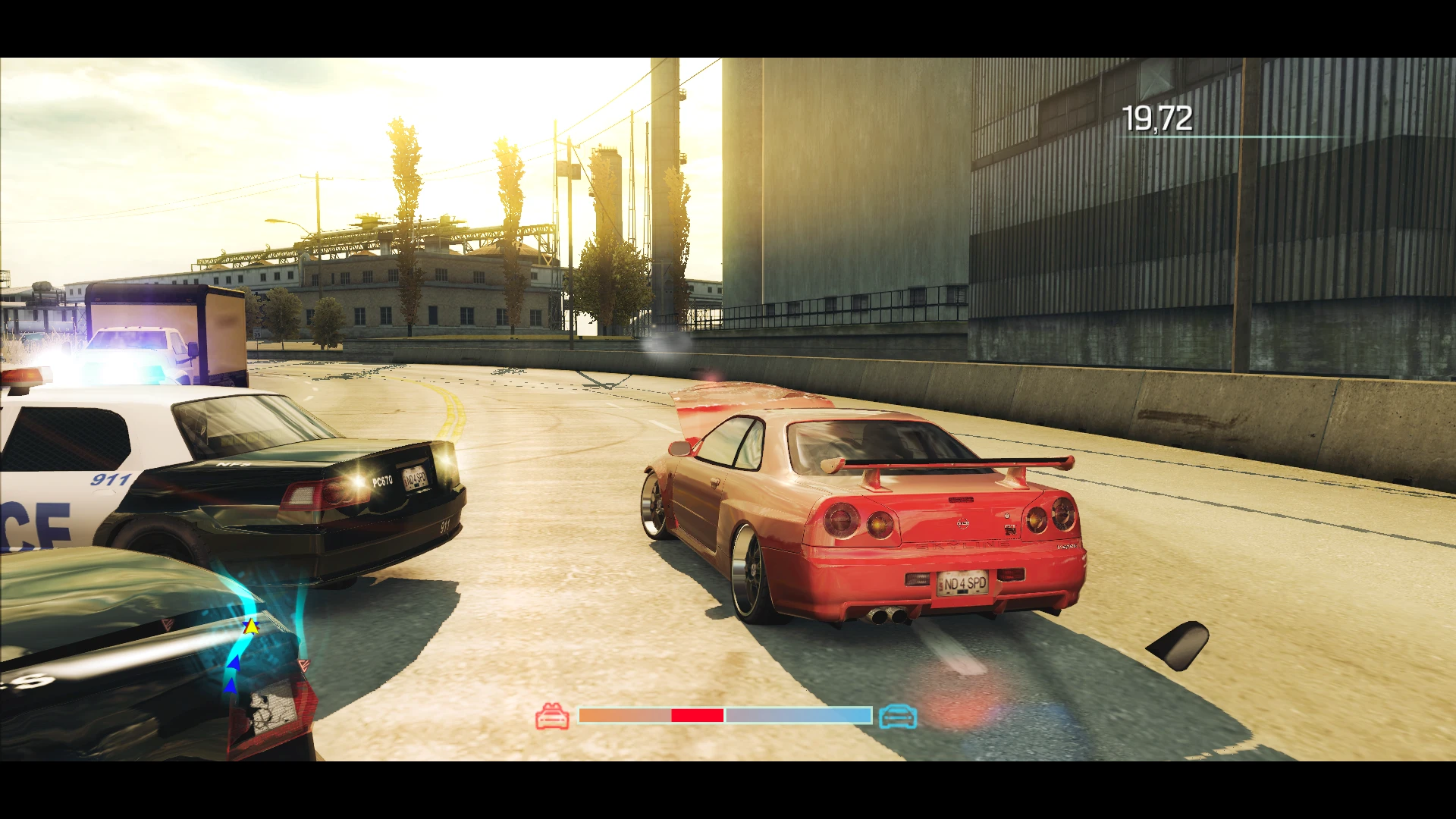This screenshot has height=819, width=1456.
Task: Select the yellow player arrow on minimap
Action: (250, 627)
